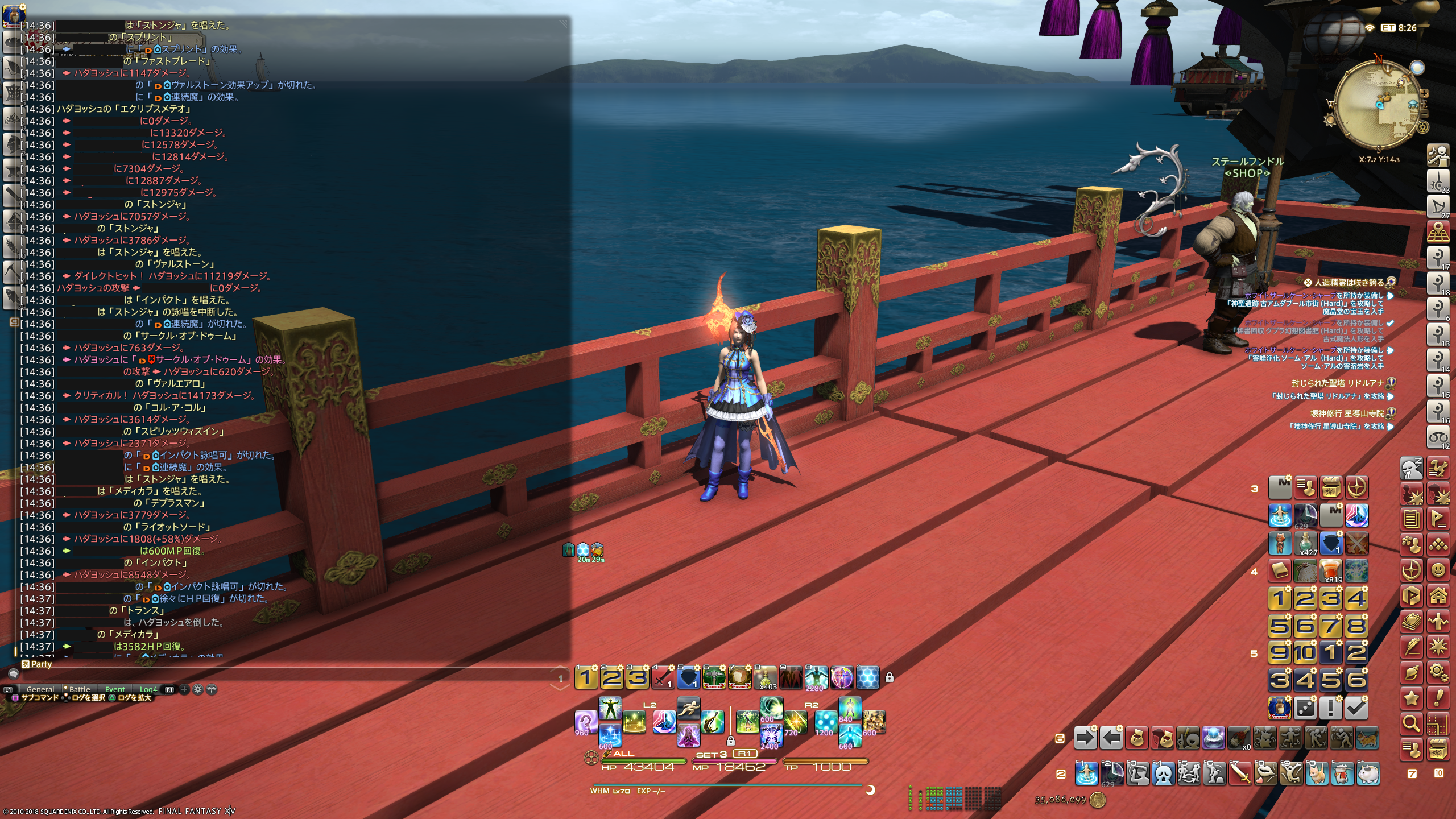Toggle the hotbar padlock lock icon
This screenshot has height=819, width=1456.
coord(890,677)
